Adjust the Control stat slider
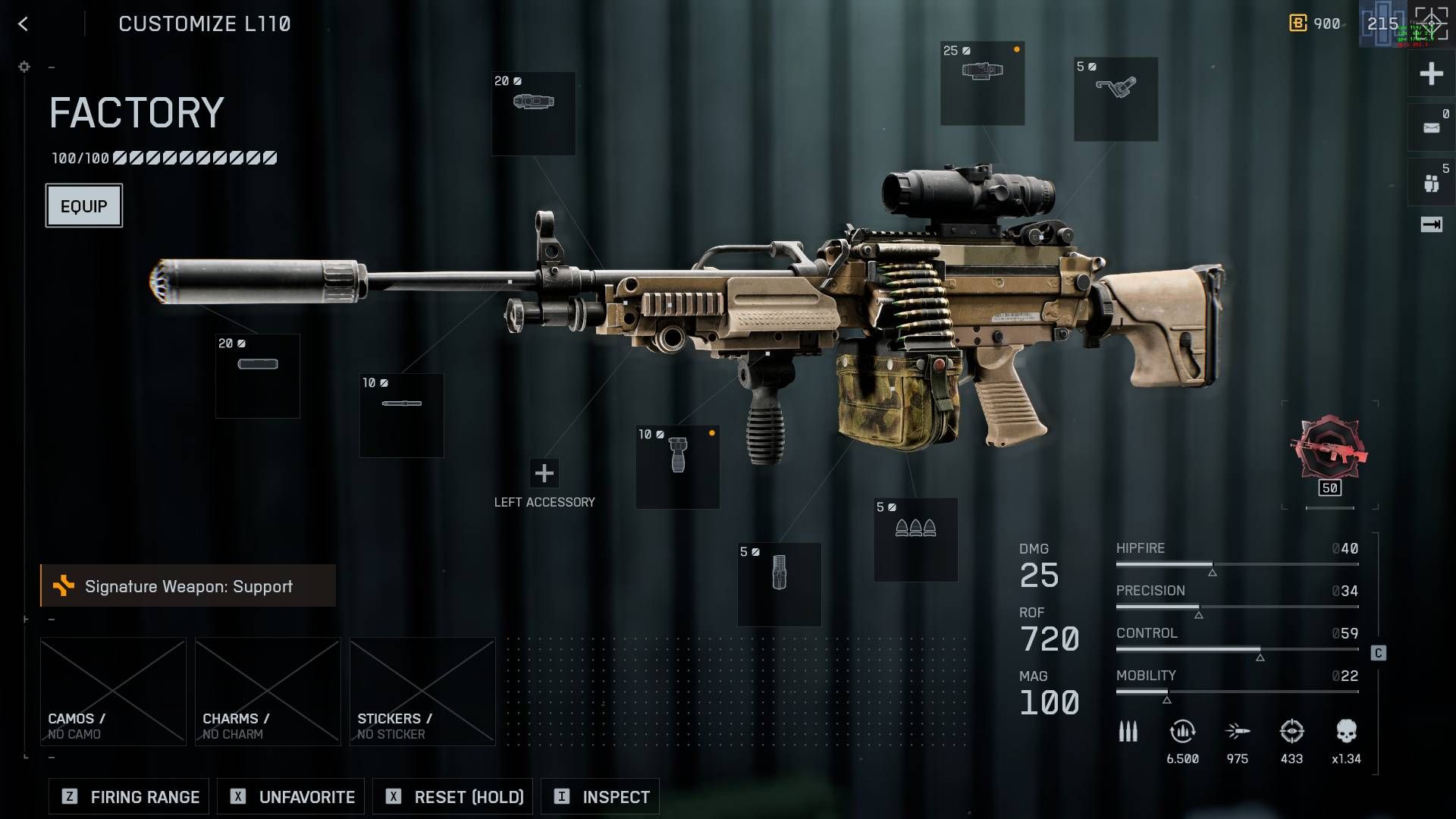Image resolution: width=1456 pixels, height=819 pixels. pos(1259,649)
